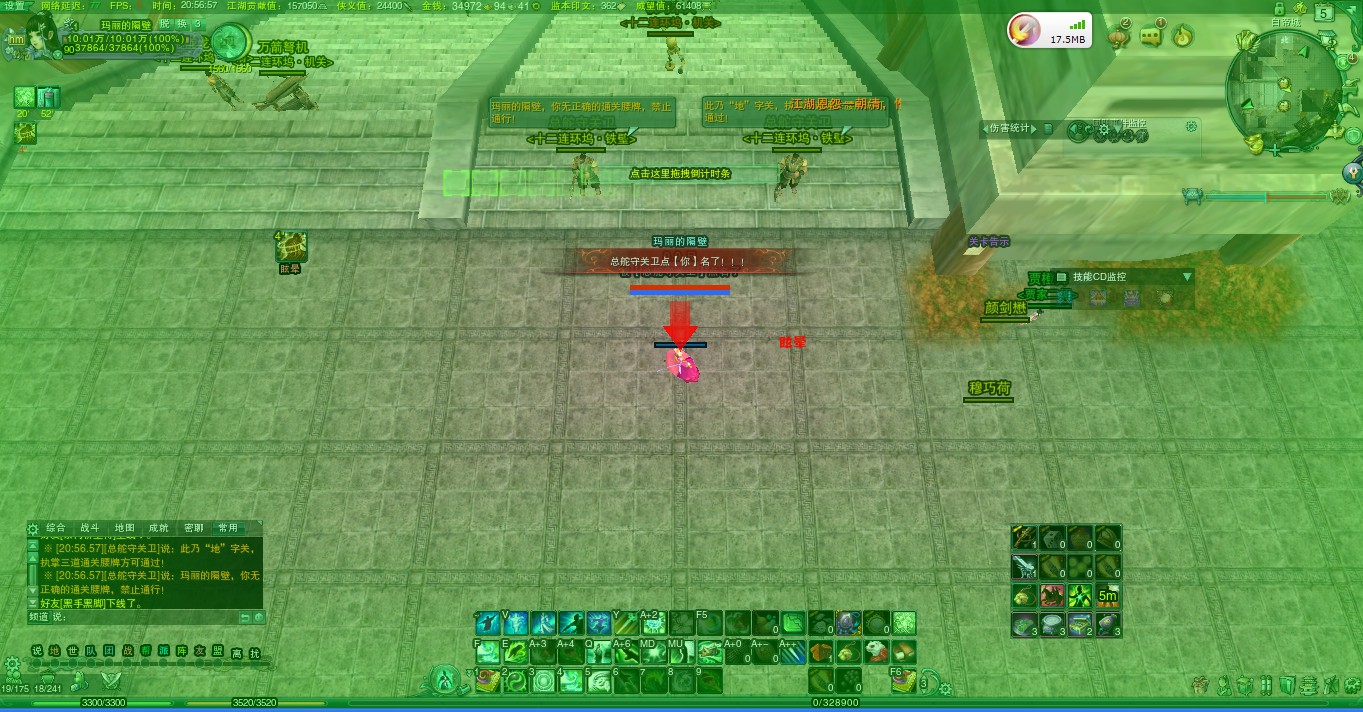Choose the 世 world channel button
This screenshot has height=712, width=1363.
click(x=73, y=652)
